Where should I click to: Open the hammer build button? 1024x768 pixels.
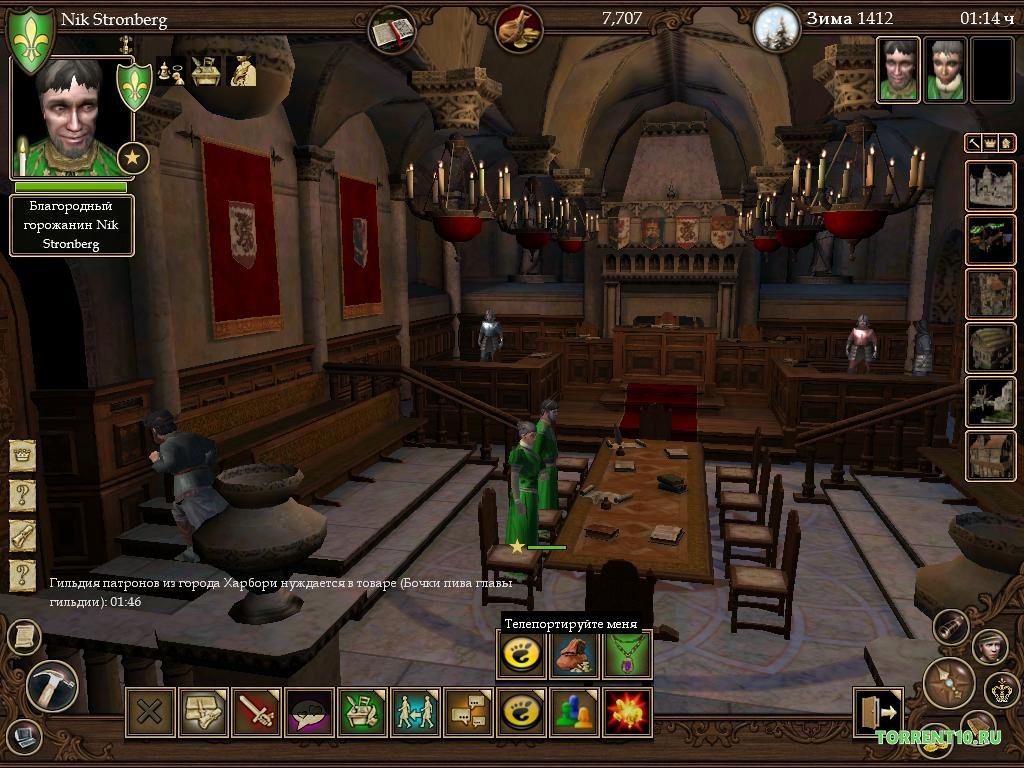tap(52, 686)
